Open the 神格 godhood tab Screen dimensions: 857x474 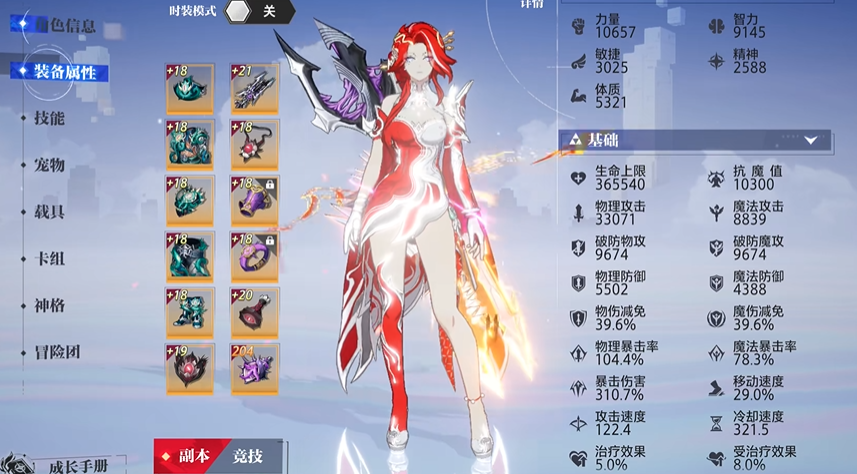[x=49, y=304]
